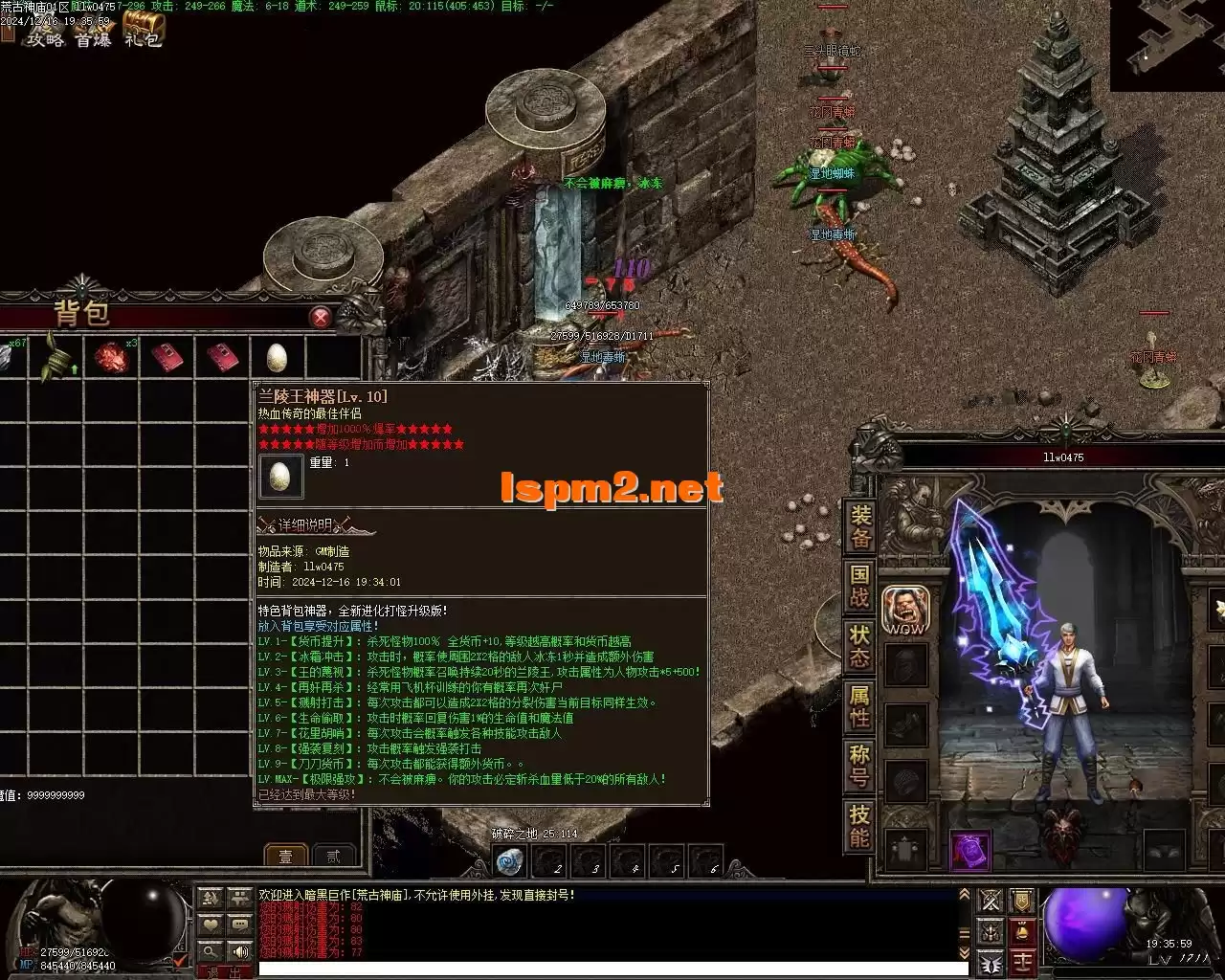
Task: Open the 攻略 guide menu
Action: pyautogui.click(x=44, y=38)
